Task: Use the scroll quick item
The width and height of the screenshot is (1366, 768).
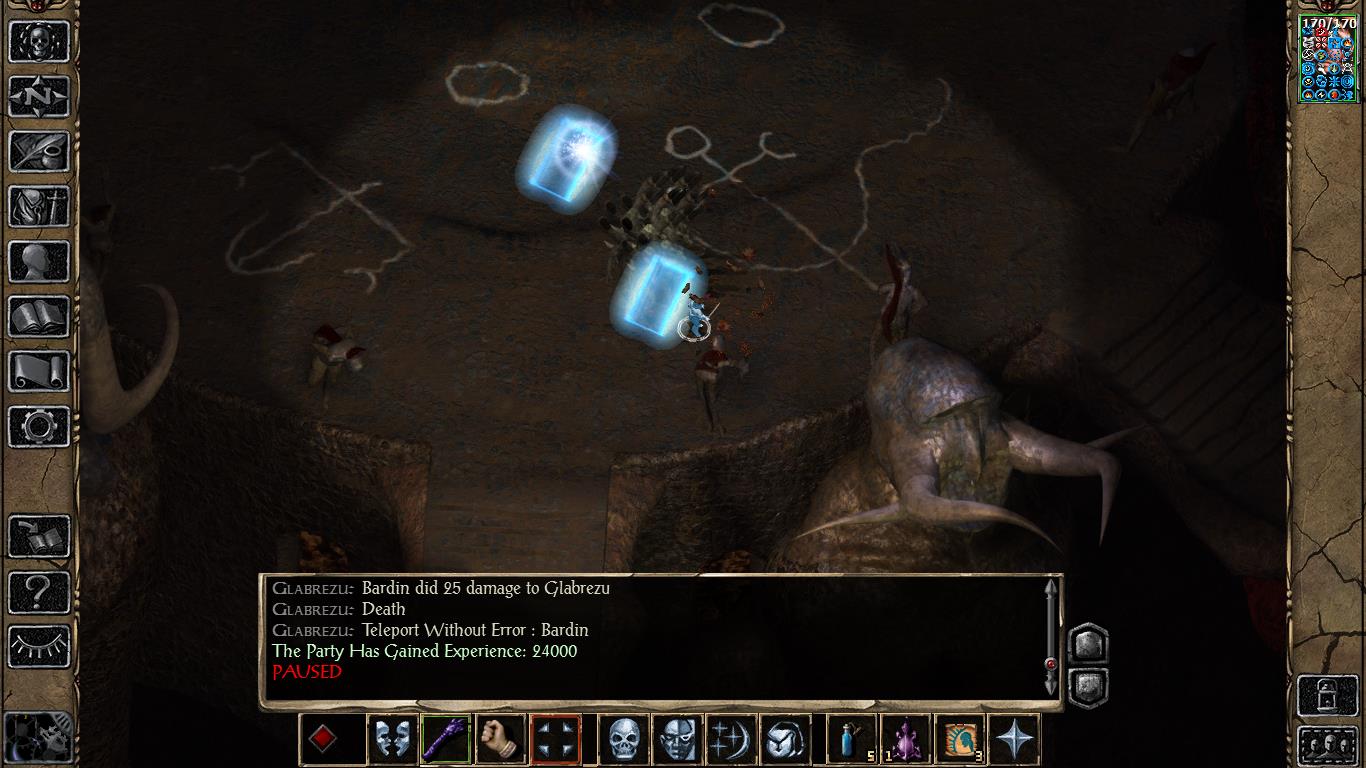Action: [x=960, y=740]
